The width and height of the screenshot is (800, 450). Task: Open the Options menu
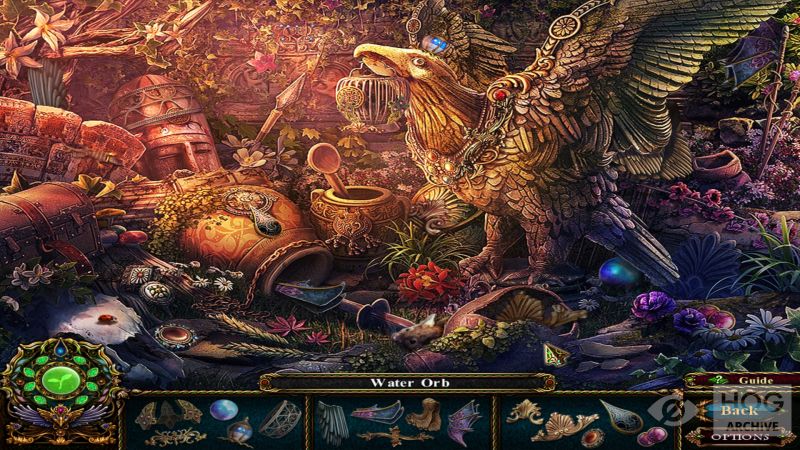740,437
